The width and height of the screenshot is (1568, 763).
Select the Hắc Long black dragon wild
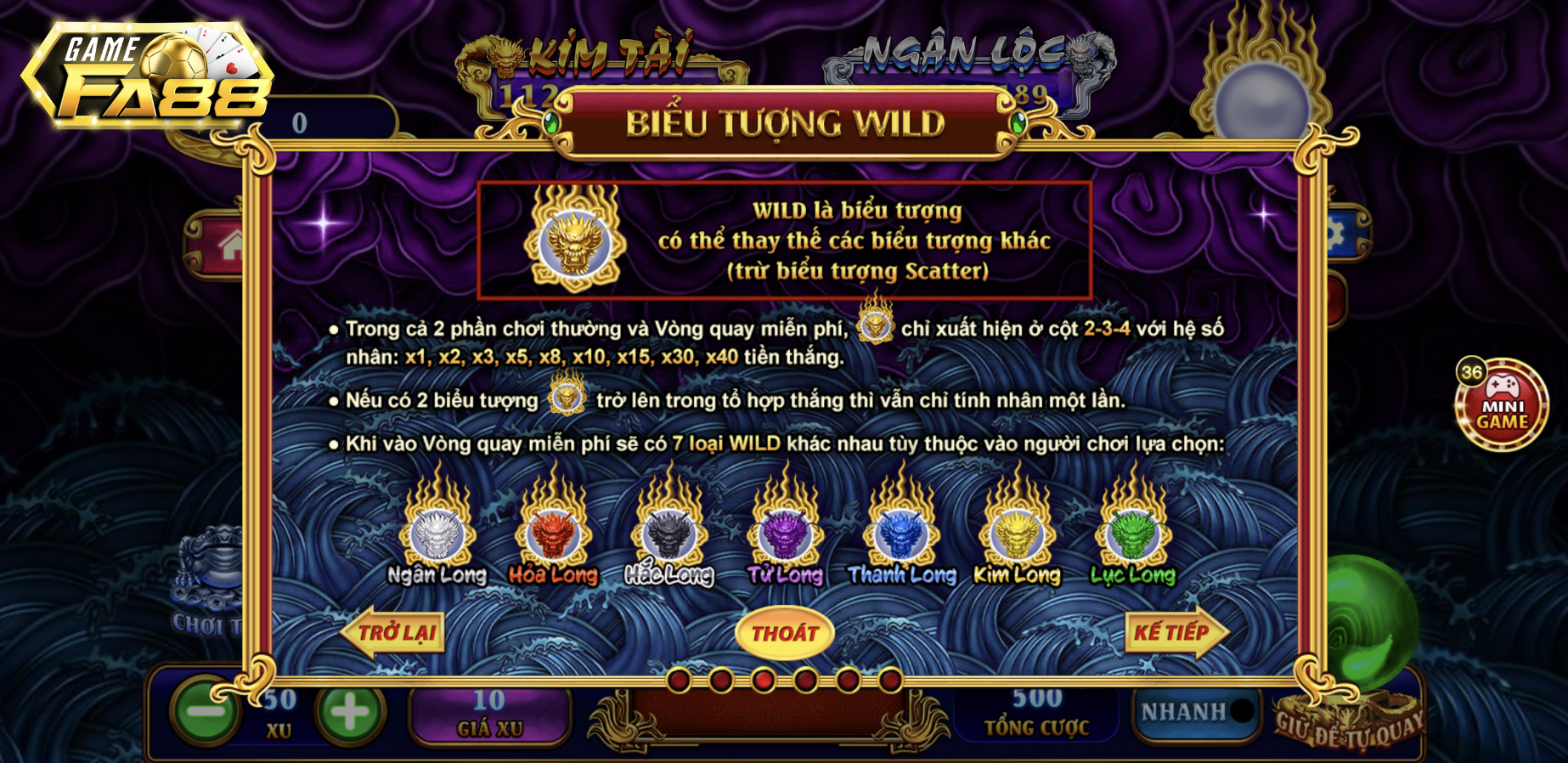[667, 534]
